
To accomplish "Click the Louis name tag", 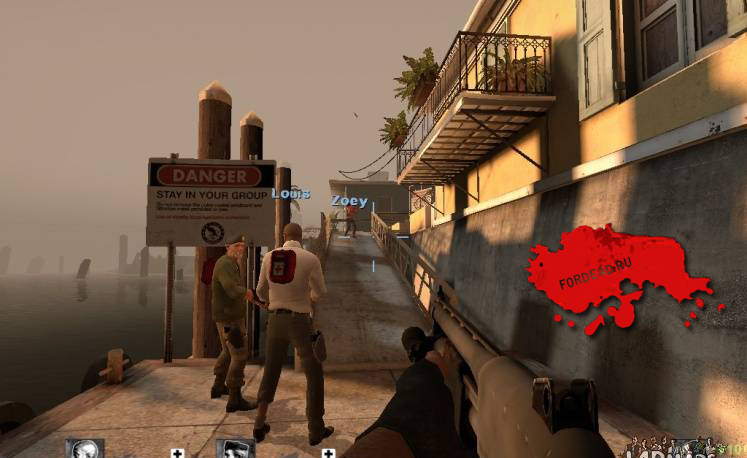I will (291, 193).
